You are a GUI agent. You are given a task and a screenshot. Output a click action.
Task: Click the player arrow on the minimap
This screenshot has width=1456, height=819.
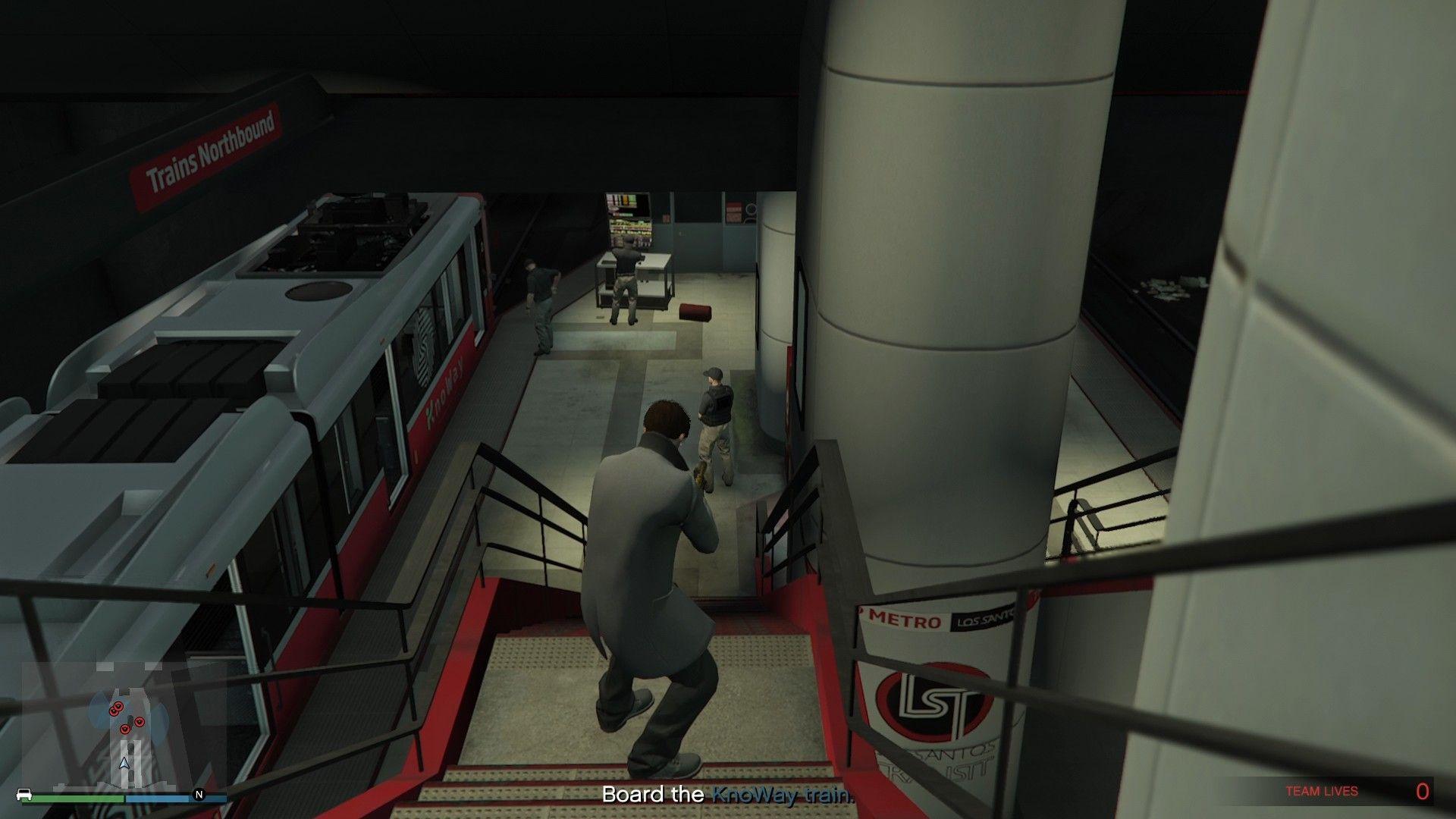click(124, 761)
